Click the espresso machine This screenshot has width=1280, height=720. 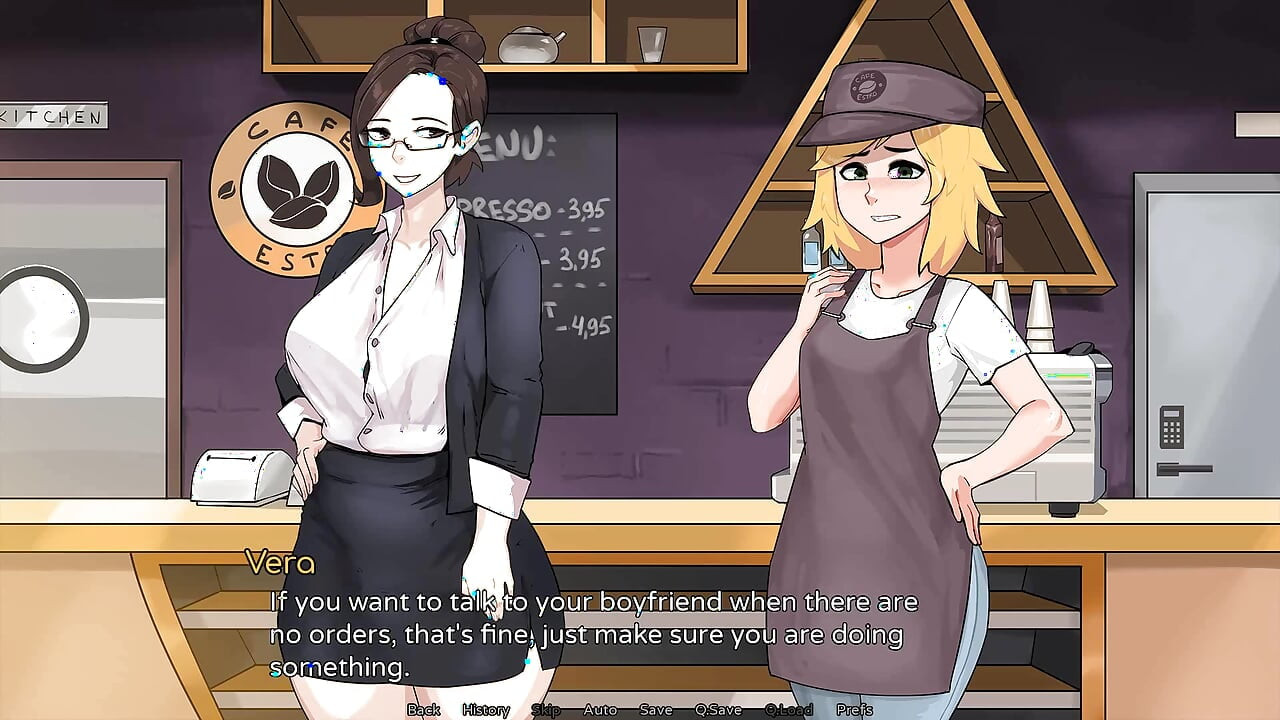pos(1075,420)
